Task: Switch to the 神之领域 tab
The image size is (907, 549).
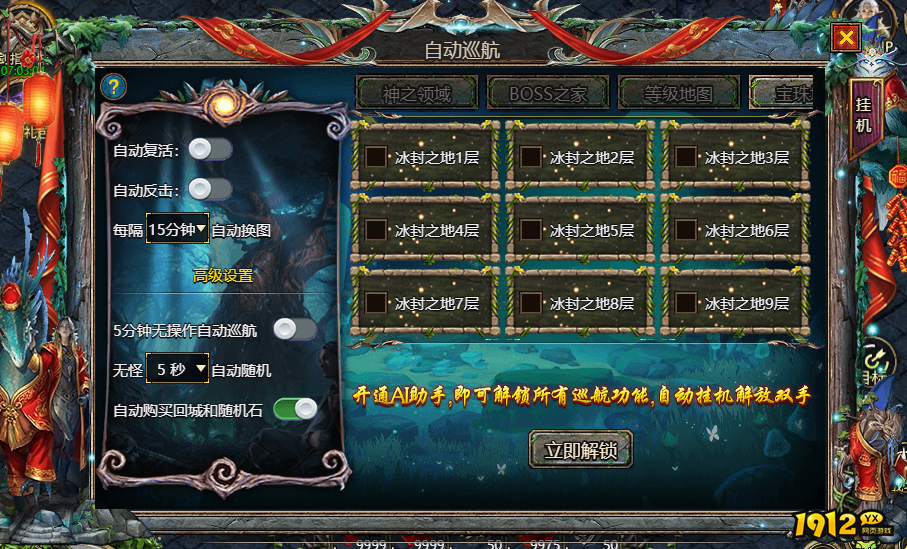Action: (x=416, y=95)
